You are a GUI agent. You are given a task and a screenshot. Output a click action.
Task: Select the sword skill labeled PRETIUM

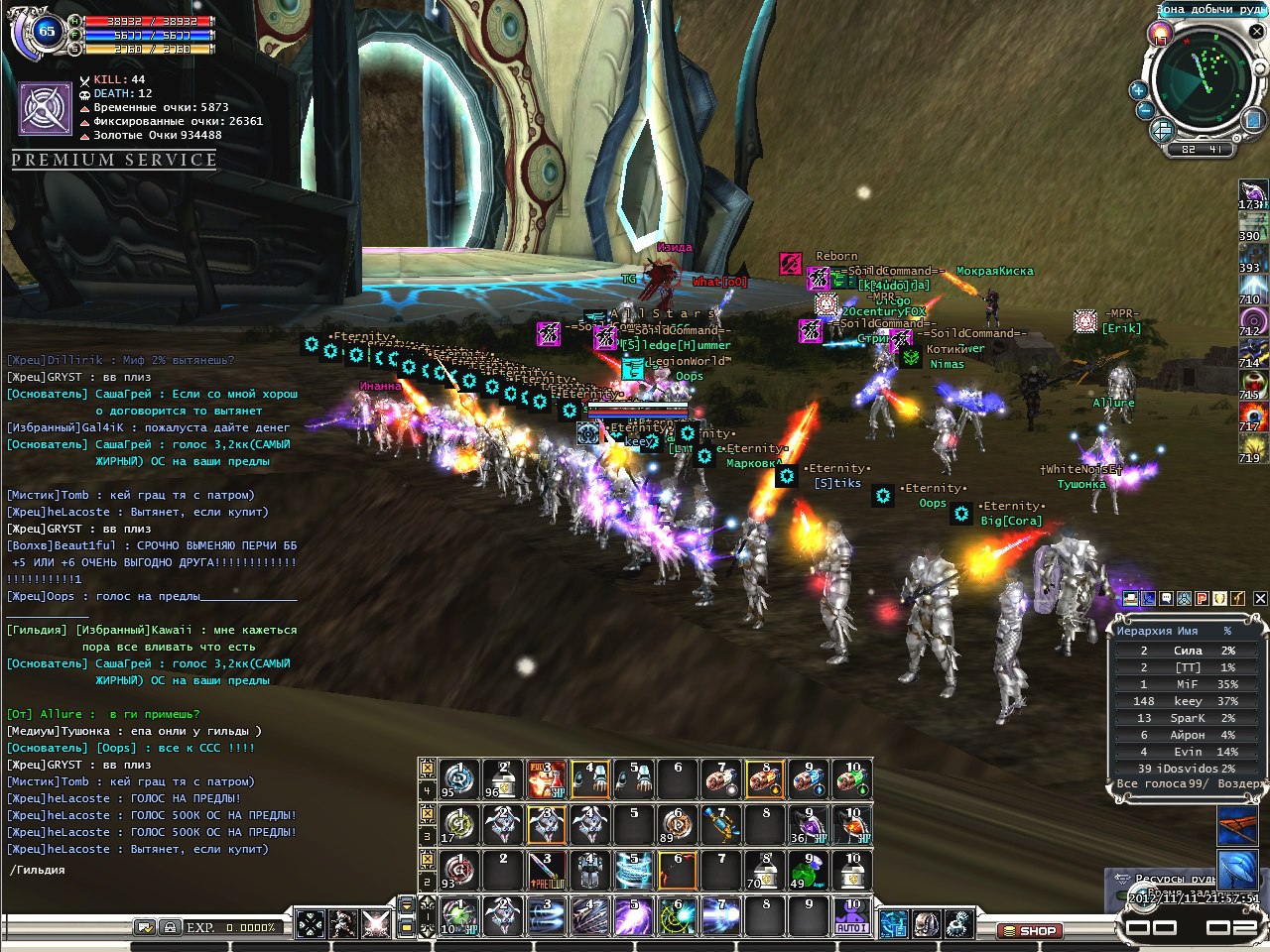coord(546,870)
